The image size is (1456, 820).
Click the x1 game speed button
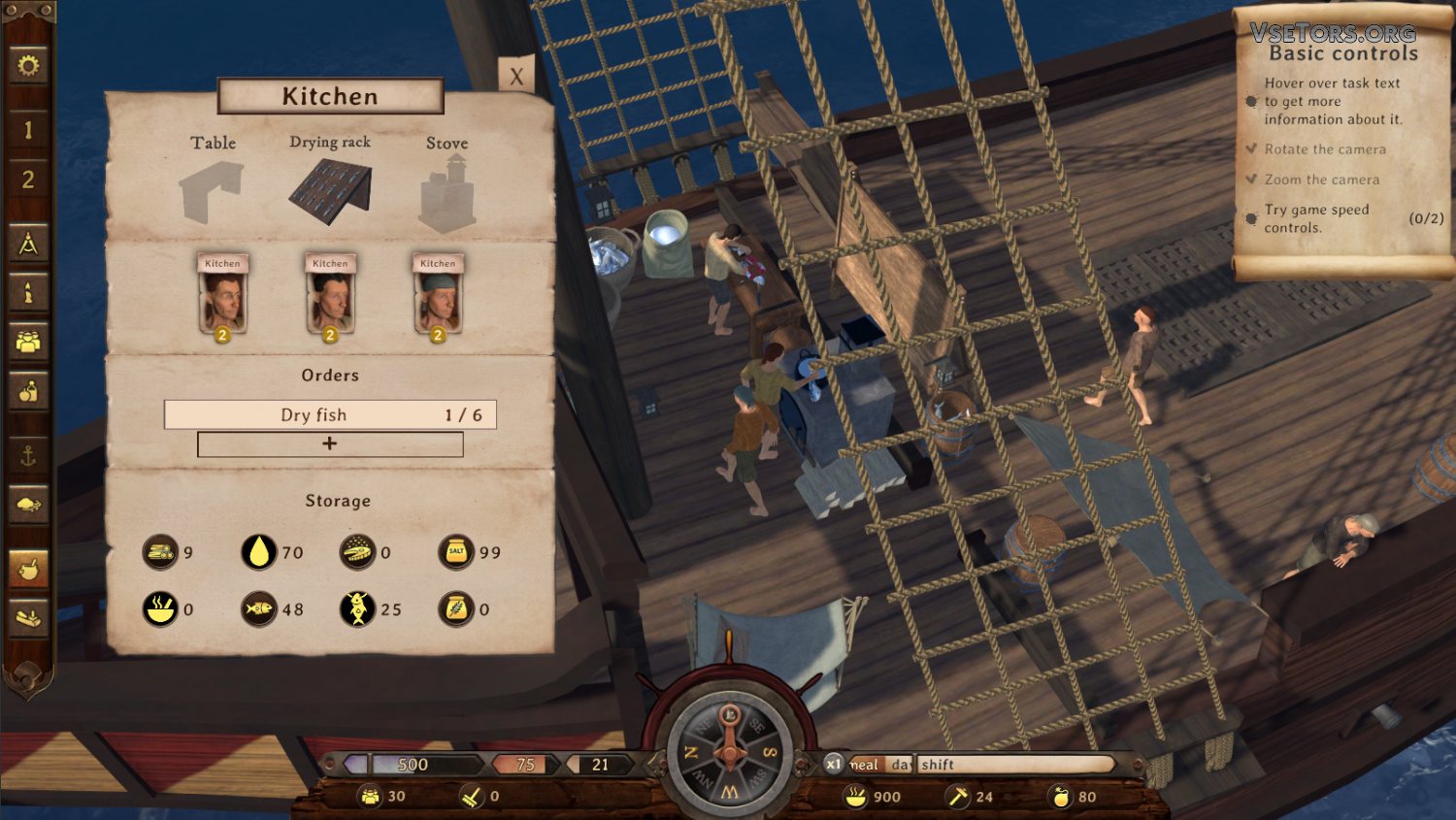(x=833, y=764)
